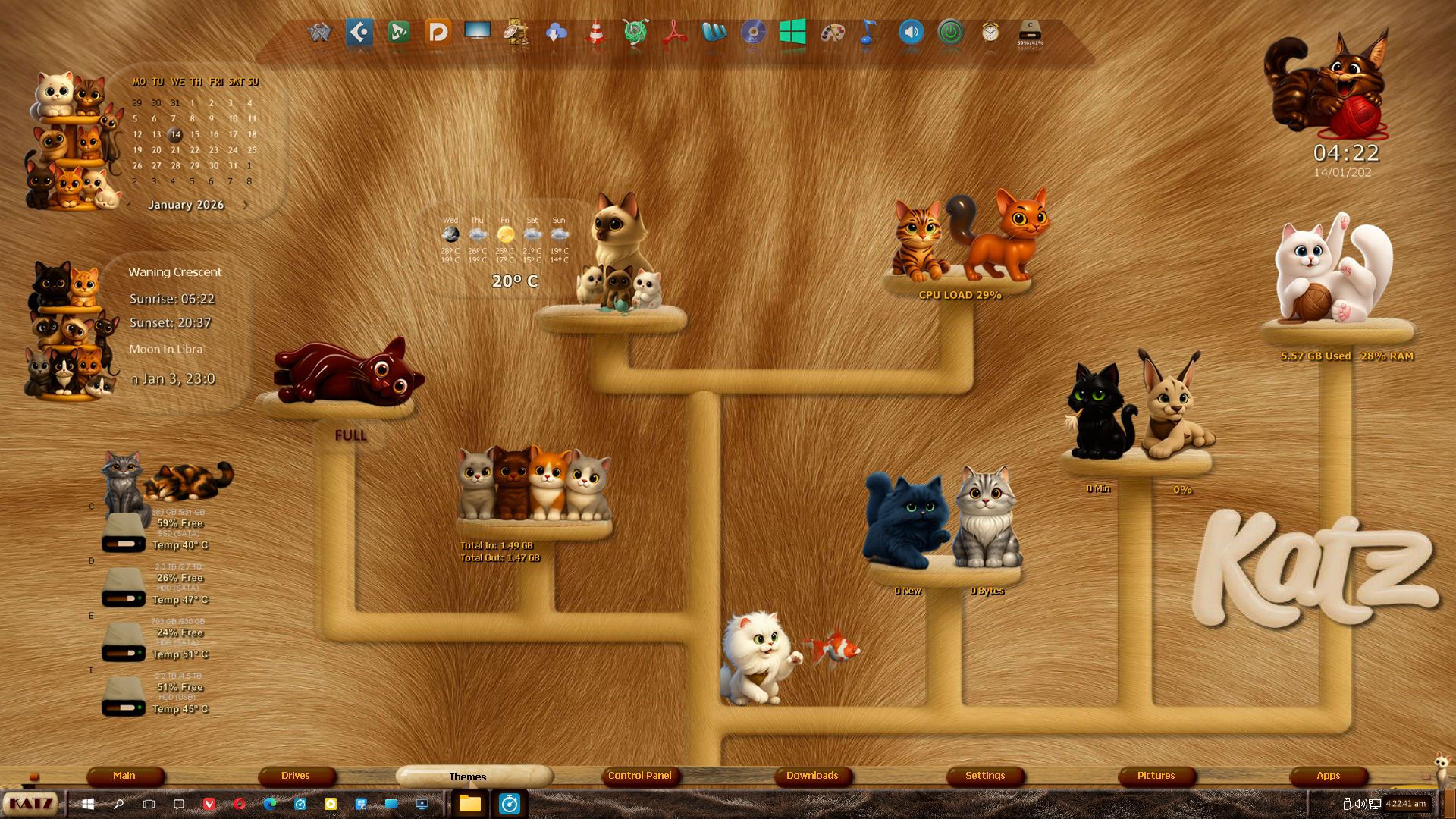The height and width of the screenshot is (819, 1456).
Task: Click the KATZ start button
Action: [30, 804]
